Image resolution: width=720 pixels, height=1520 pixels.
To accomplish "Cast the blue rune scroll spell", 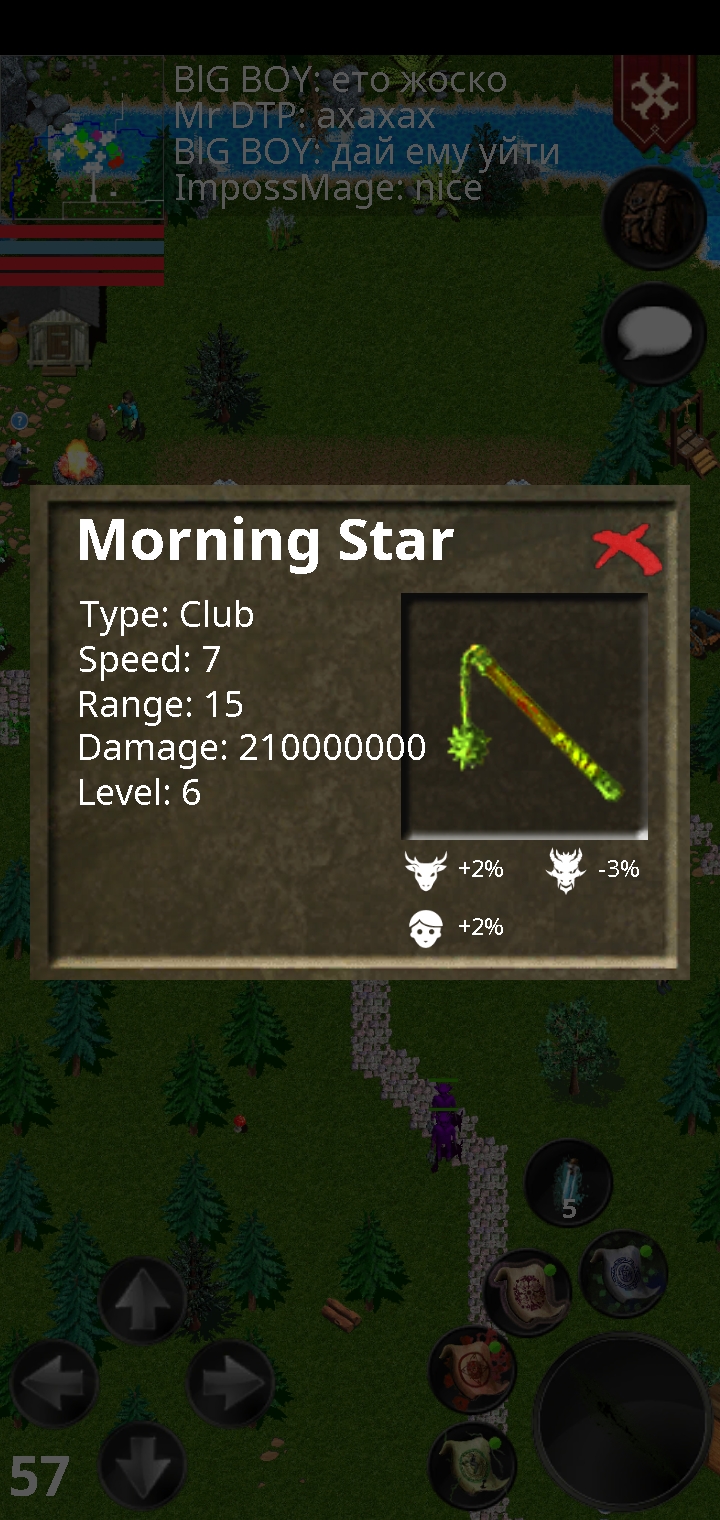I will [x=623, y=1273].
